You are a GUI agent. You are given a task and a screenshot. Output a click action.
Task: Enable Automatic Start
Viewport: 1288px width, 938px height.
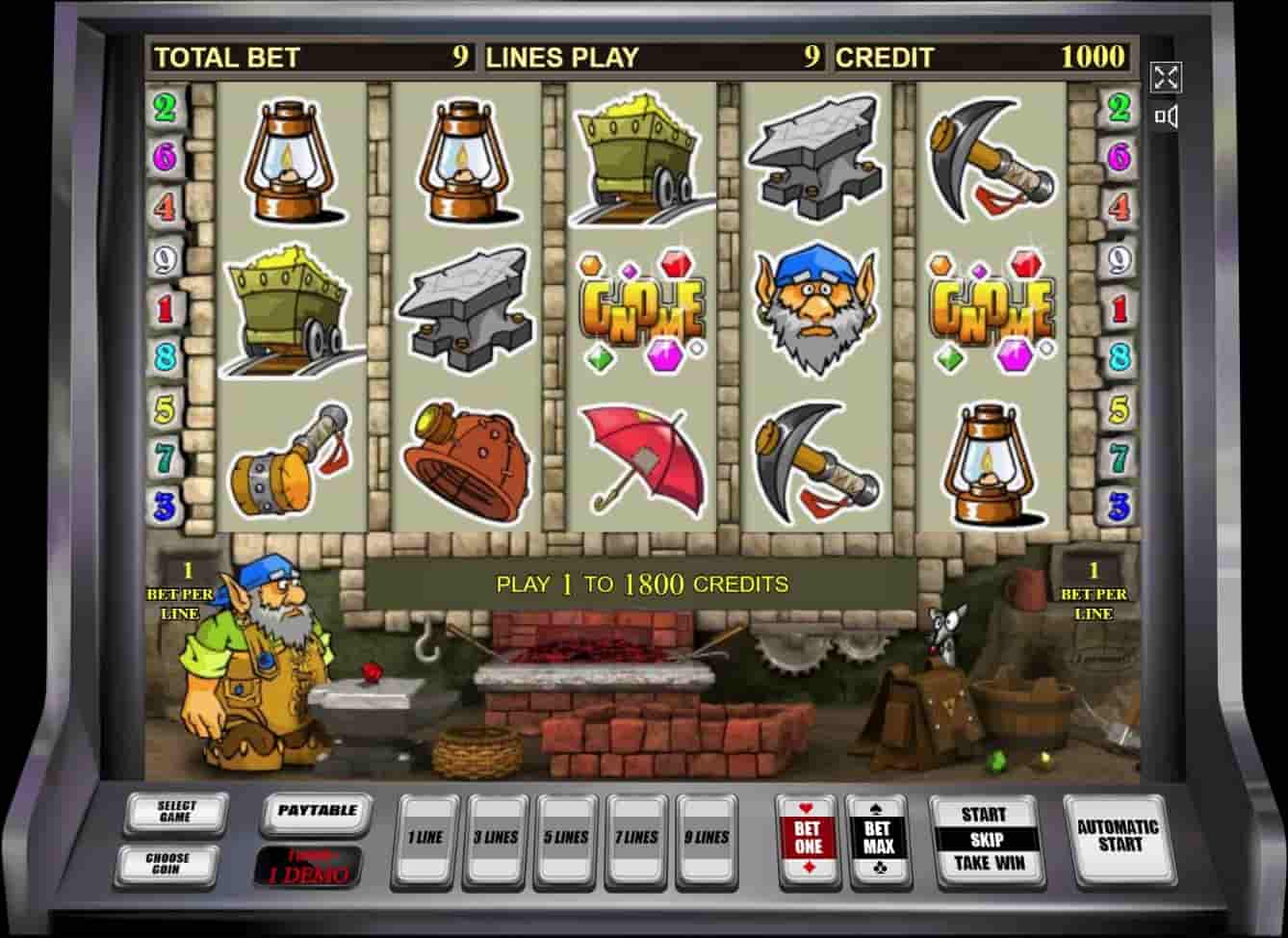click(x=1117, y=836)
